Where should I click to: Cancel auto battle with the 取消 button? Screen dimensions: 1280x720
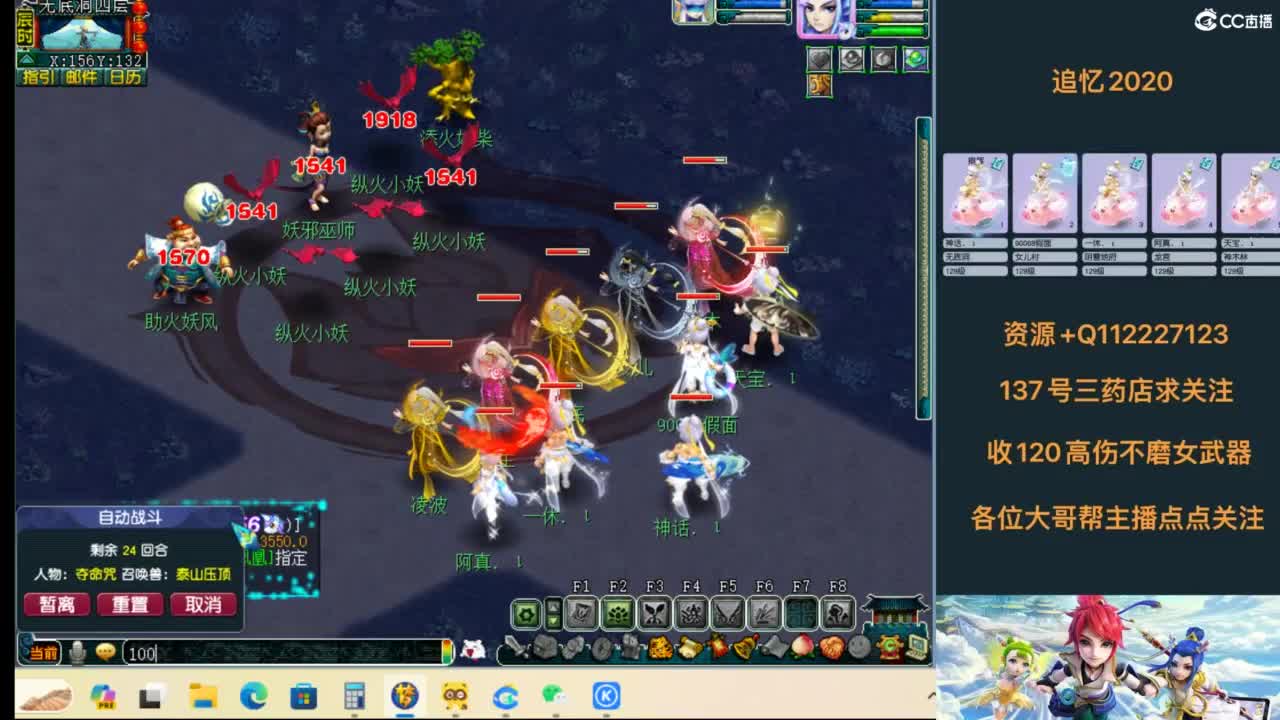click(204, 604)
